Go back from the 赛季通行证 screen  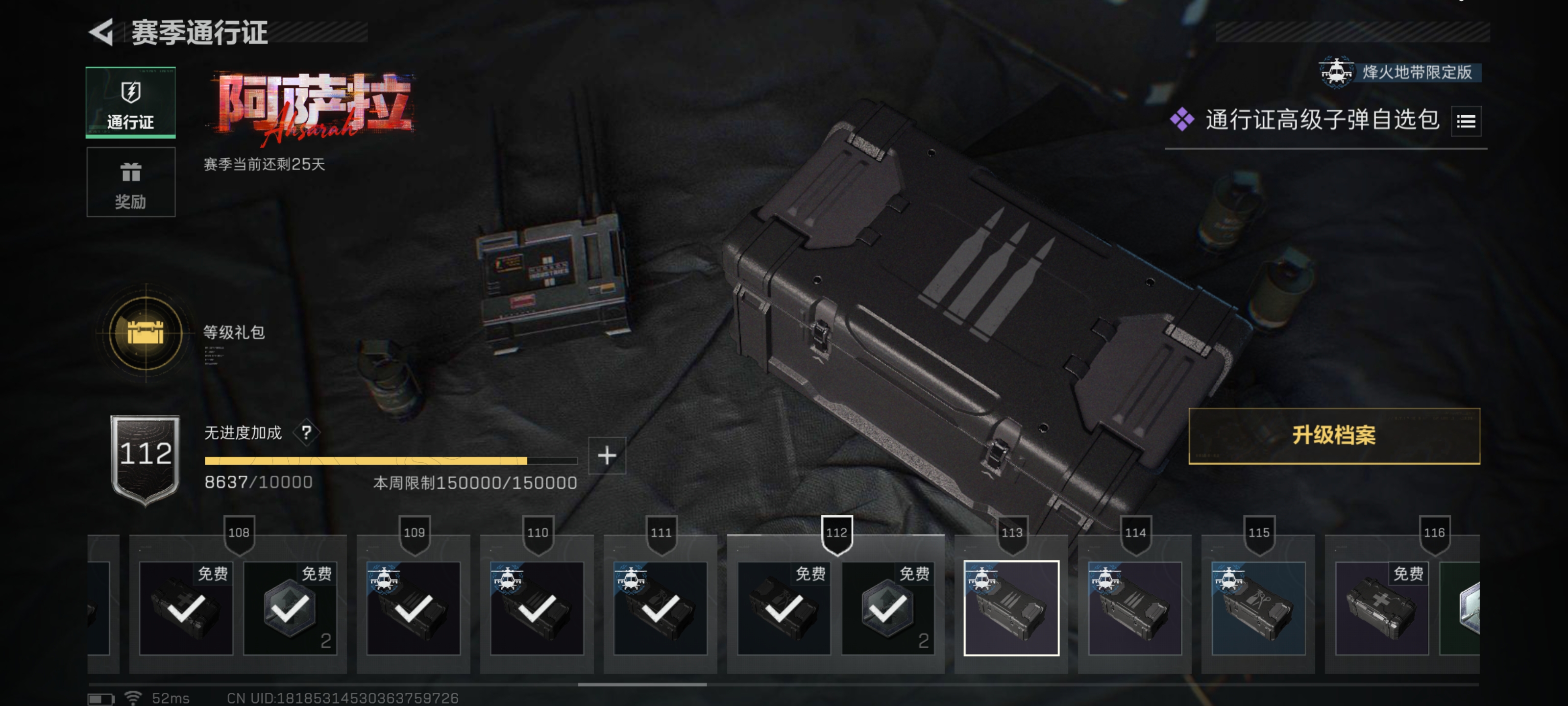tap(101, 32)
